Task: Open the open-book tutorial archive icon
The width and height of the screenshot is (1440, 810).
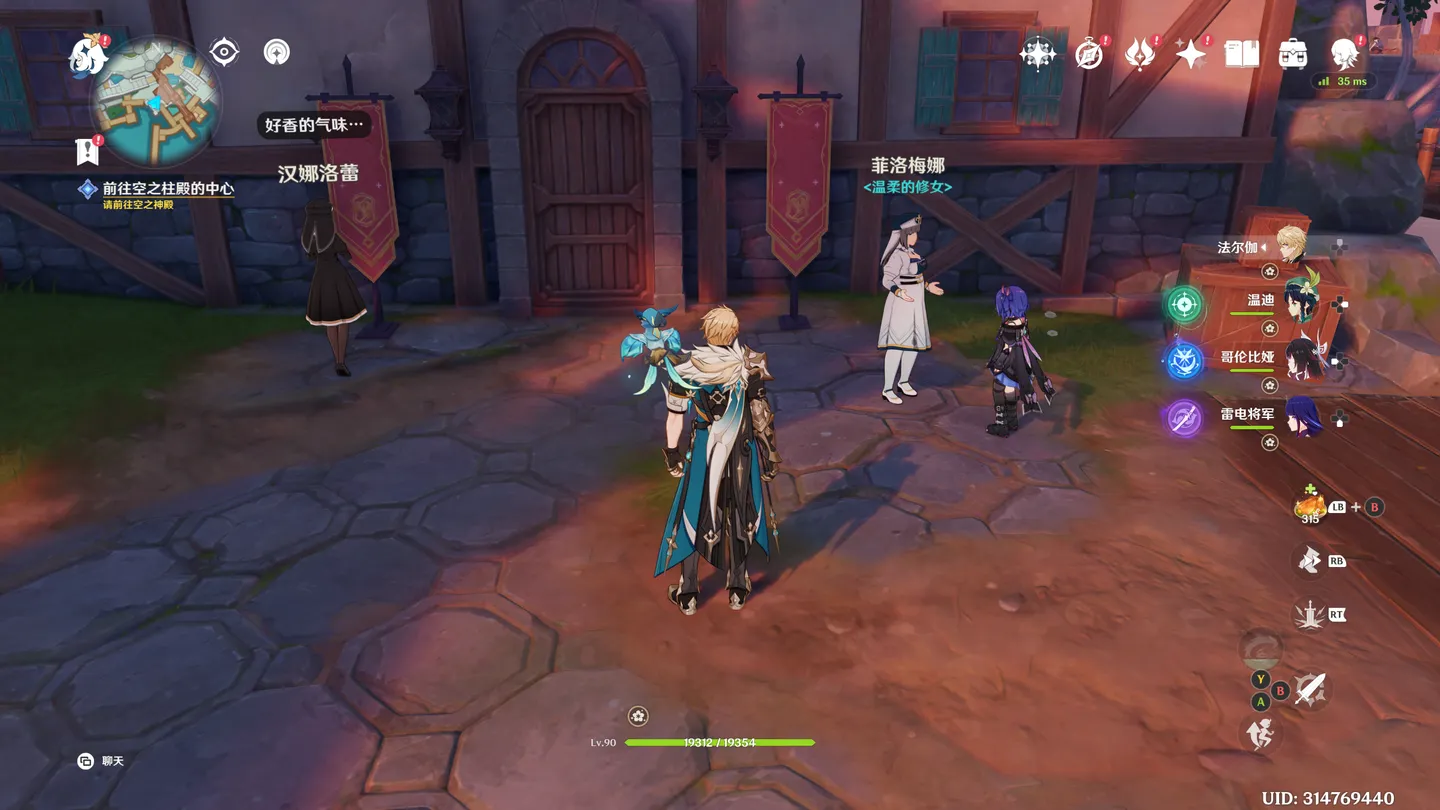Action: (x=1242, y=54)
